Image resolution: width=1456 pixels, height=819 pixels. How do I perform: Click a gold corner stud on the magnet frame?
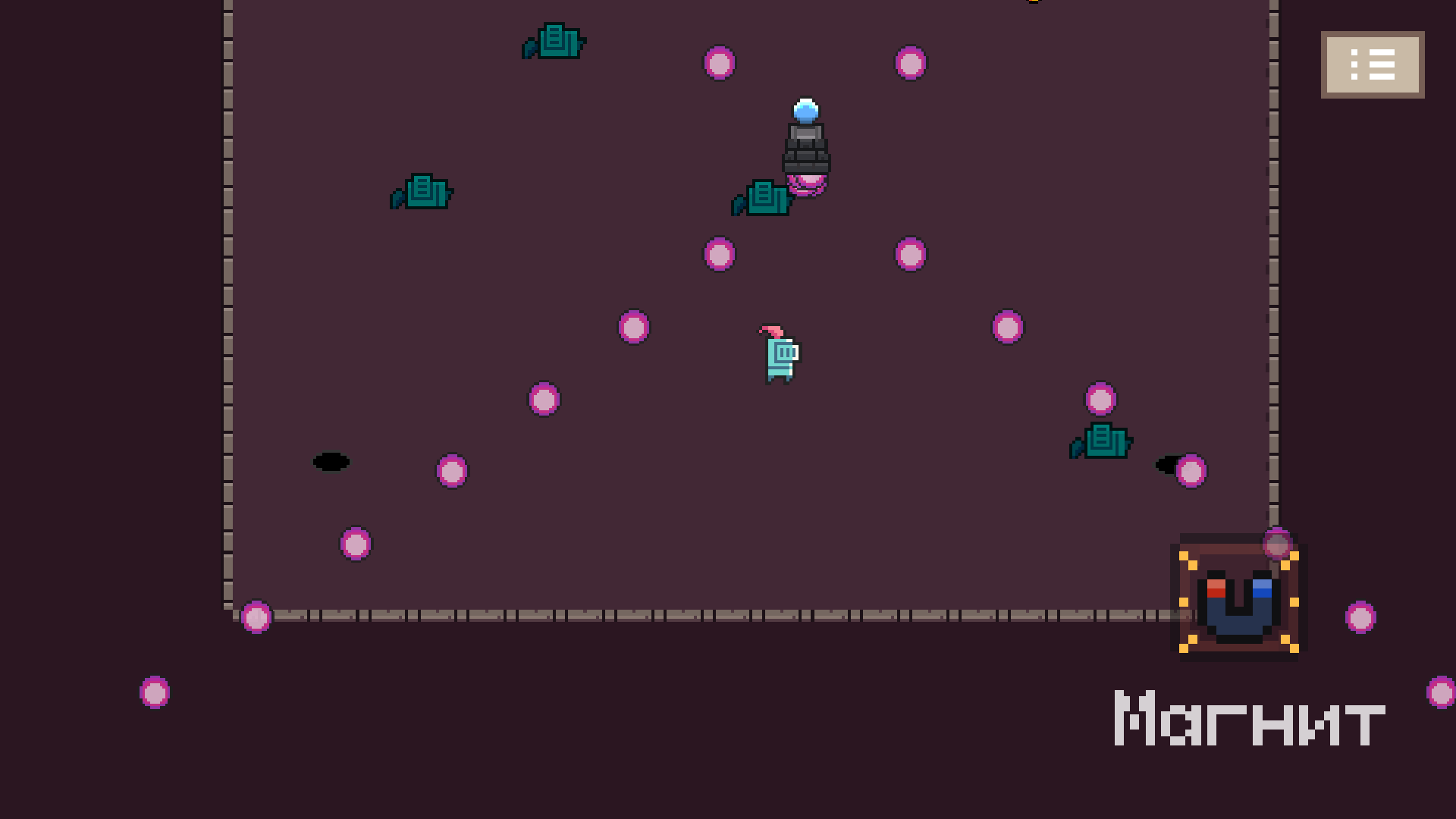pyautogui.click(x=1185, y=555)
